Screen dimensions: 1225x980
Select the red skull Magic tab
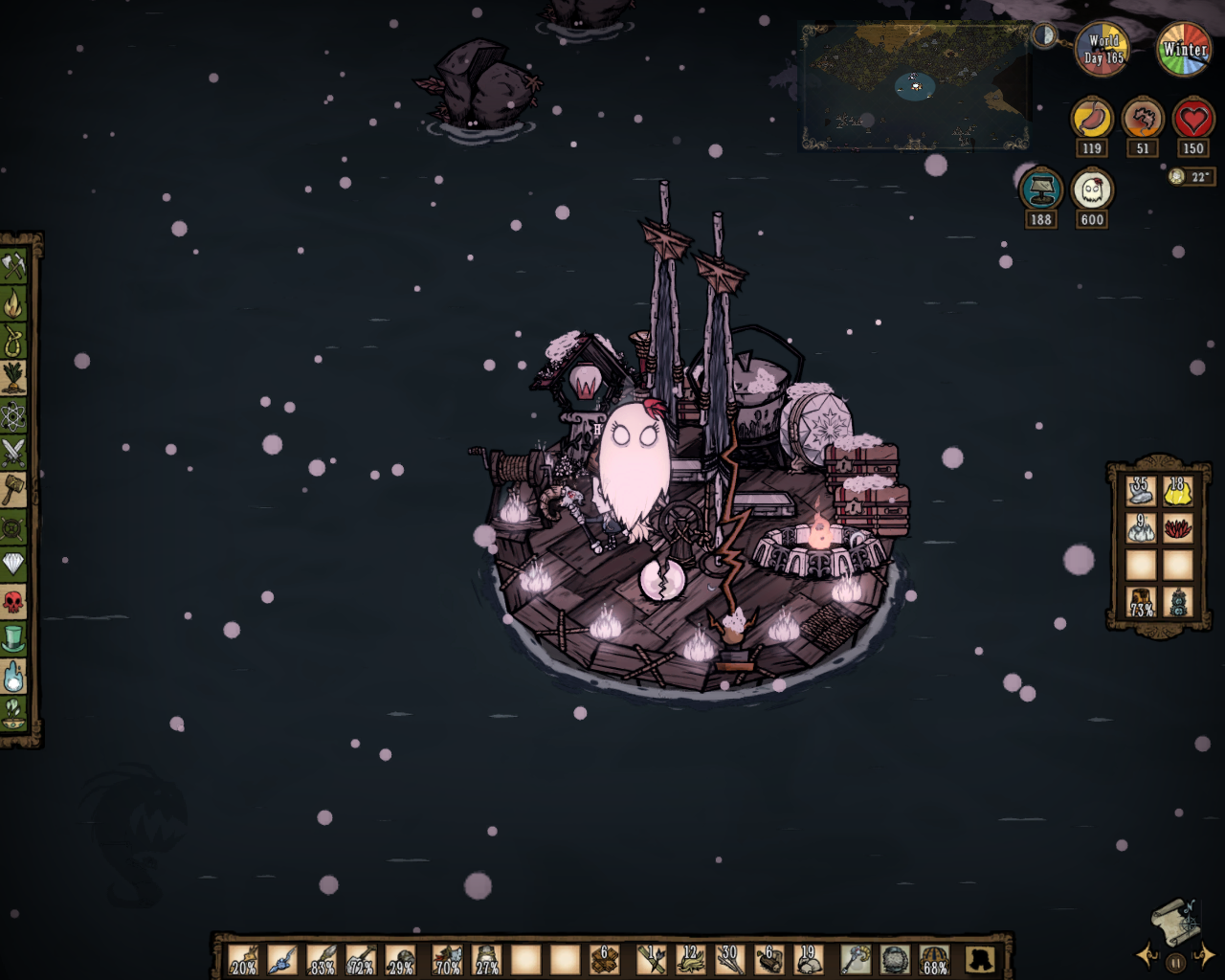(x=13, y=601)
